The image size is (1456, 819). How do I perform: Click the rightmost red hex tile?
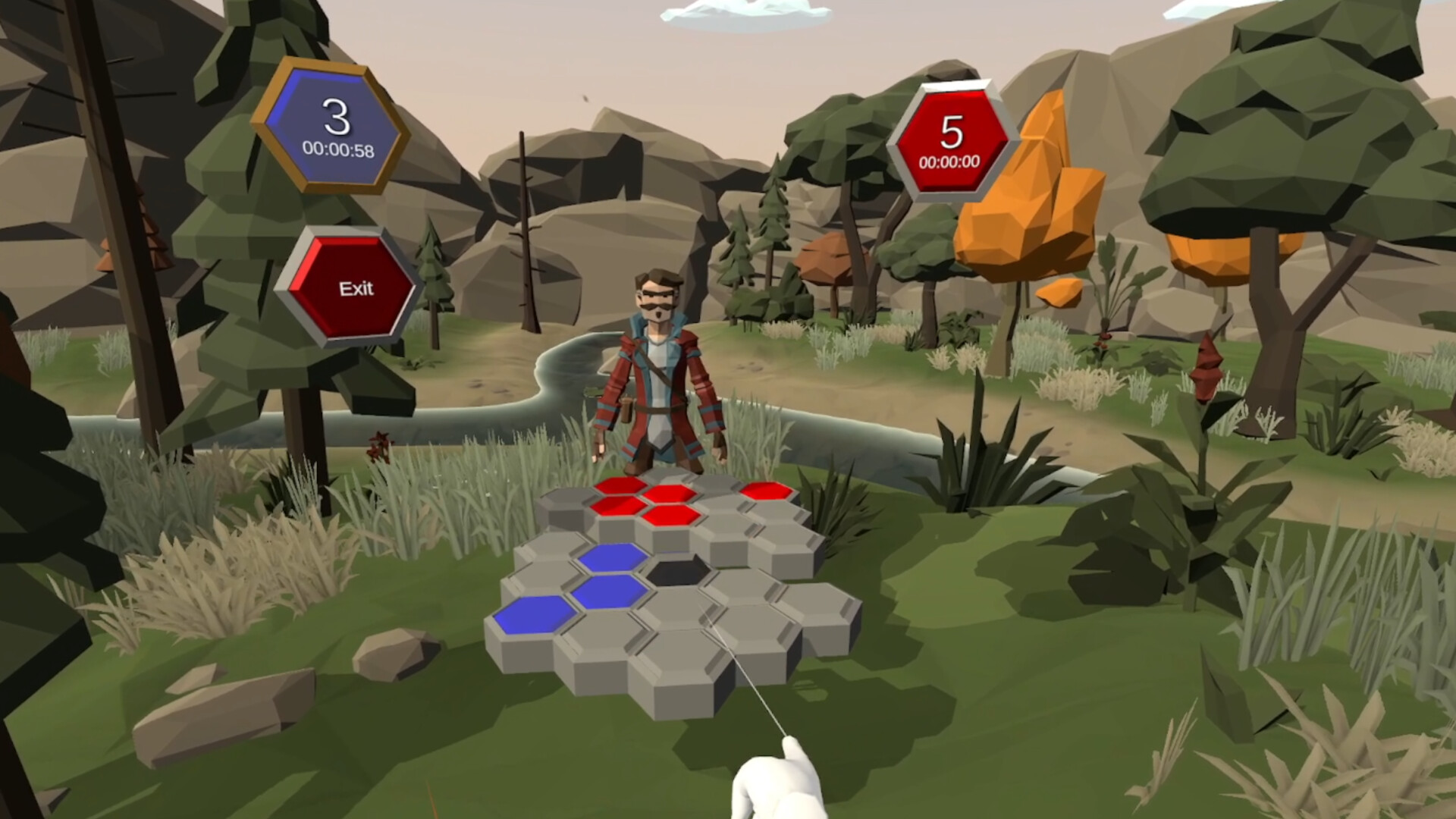pos(767,492)
